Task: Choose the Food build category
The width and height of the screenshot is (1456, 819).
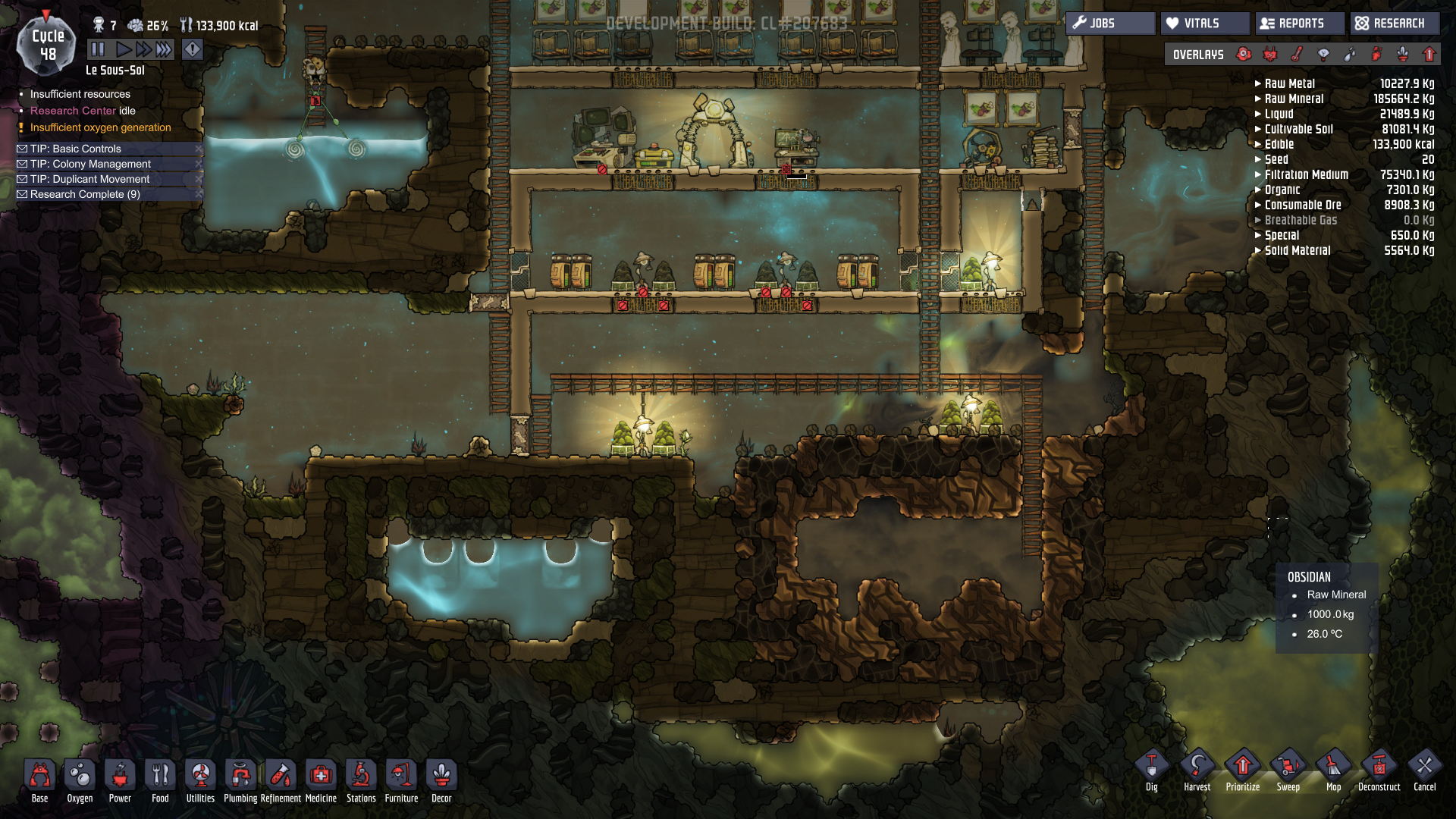Action: (x=160, y=780)
